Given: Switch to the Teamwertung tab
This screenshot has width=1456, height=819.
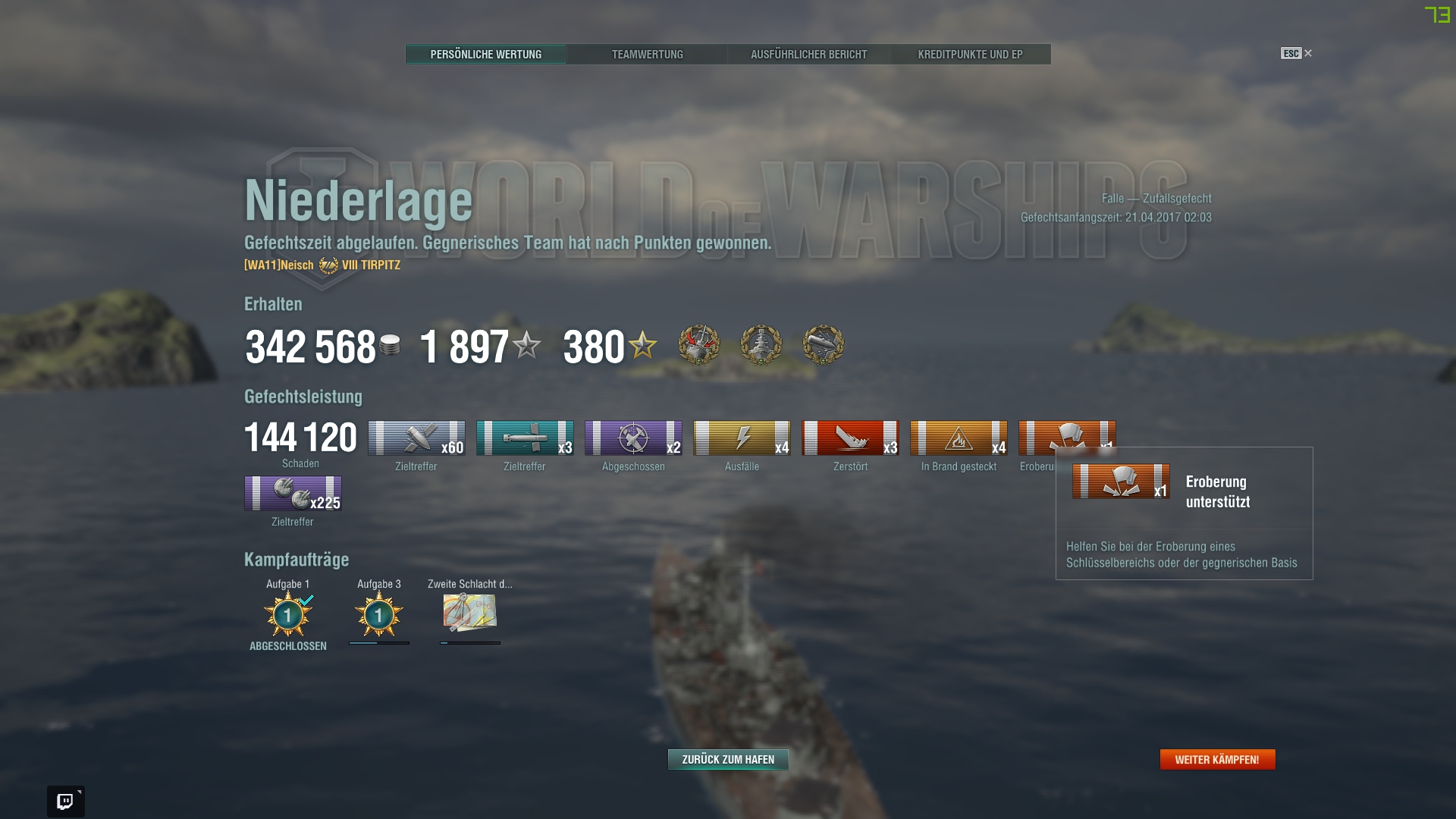Looking at the screenshot, I should [648, 54].
